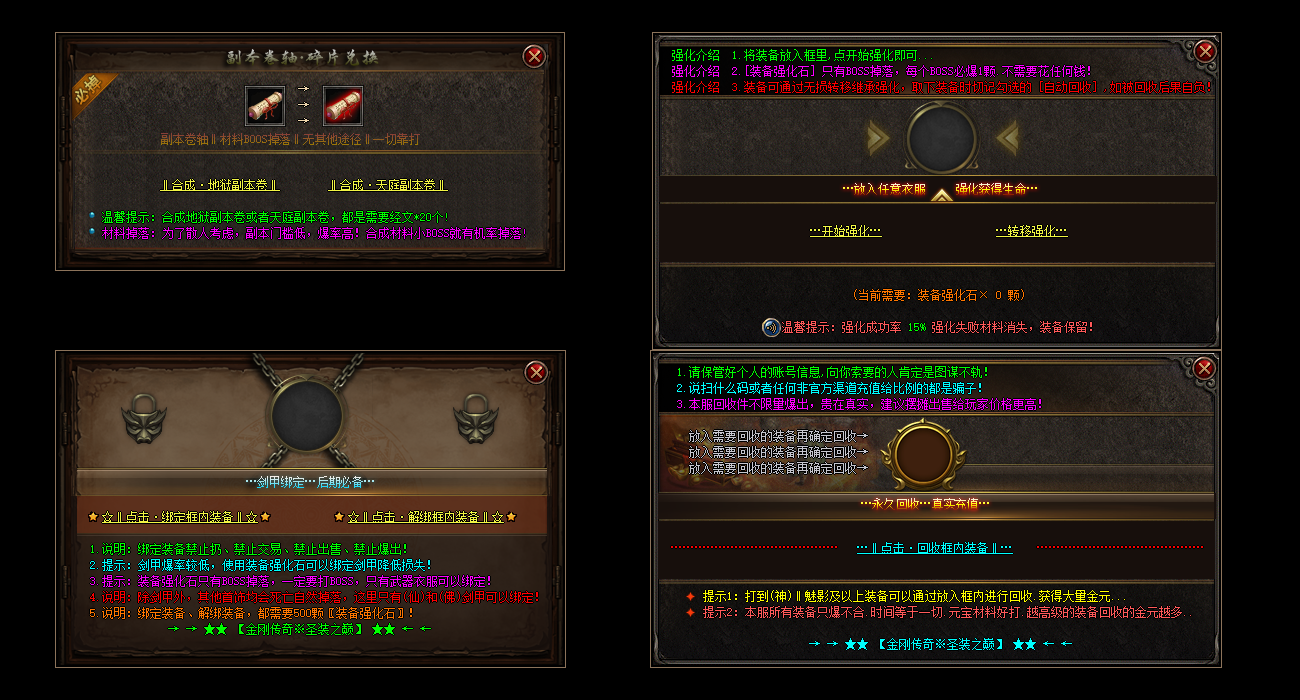Close the 剑甲绑定 binding panel
The image size is (1300, 700).
537,372
